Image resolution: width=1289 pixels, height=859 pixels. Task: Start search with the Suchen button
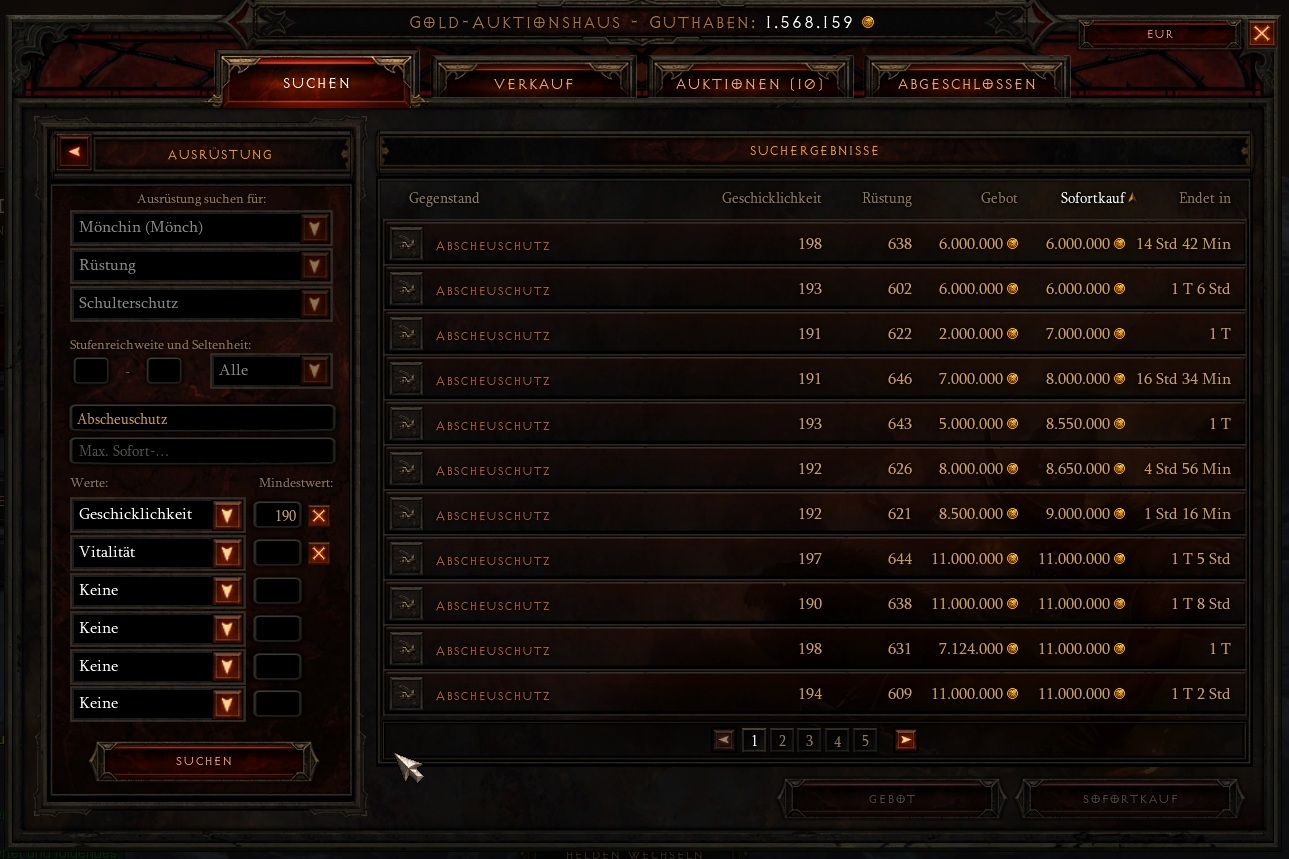(x=204, y=761)
